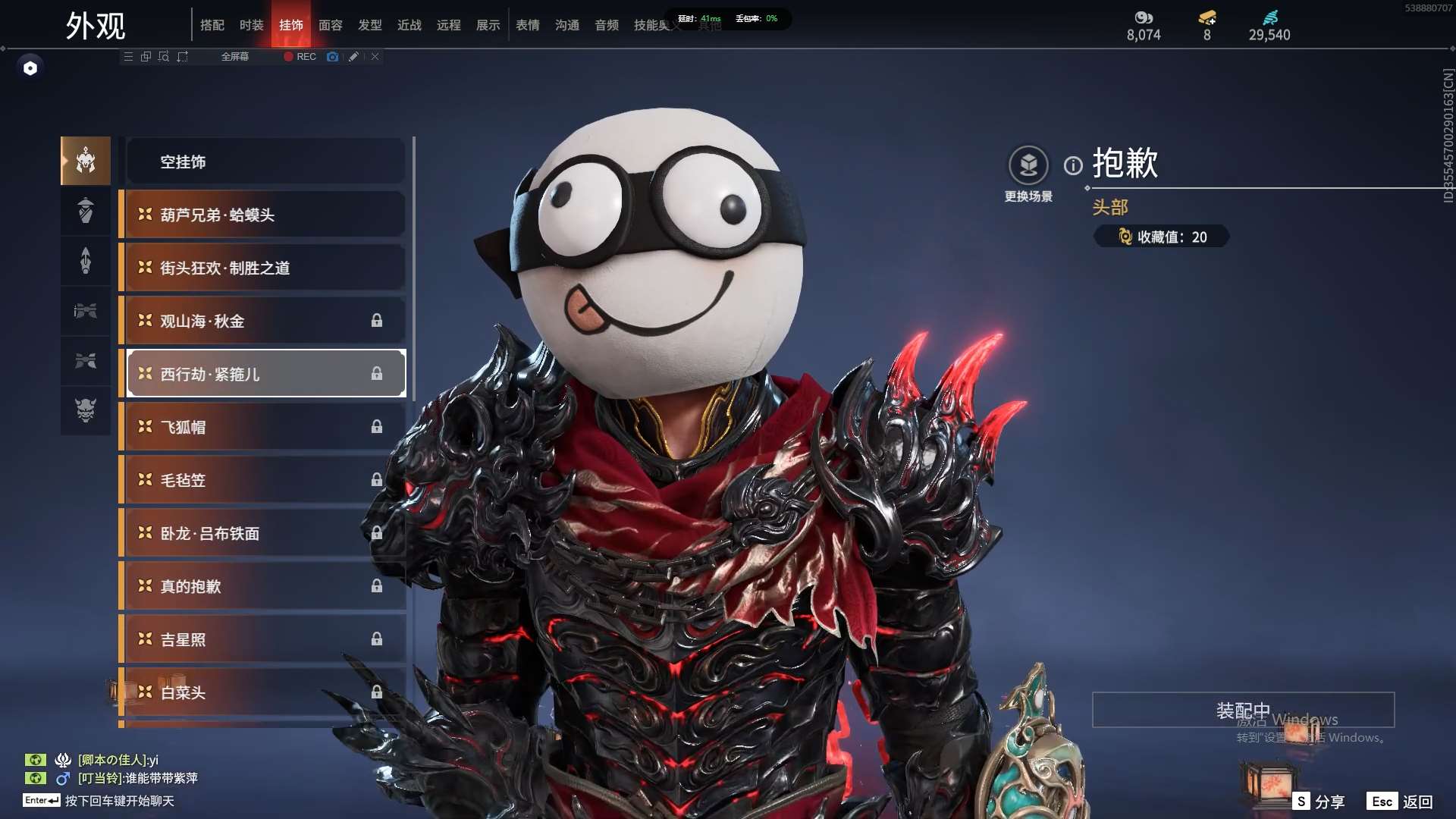Click the REC record button in overlay
The width and height of the screenshot is (1456, 819).
pyautogui.click(x=300, y=57)
